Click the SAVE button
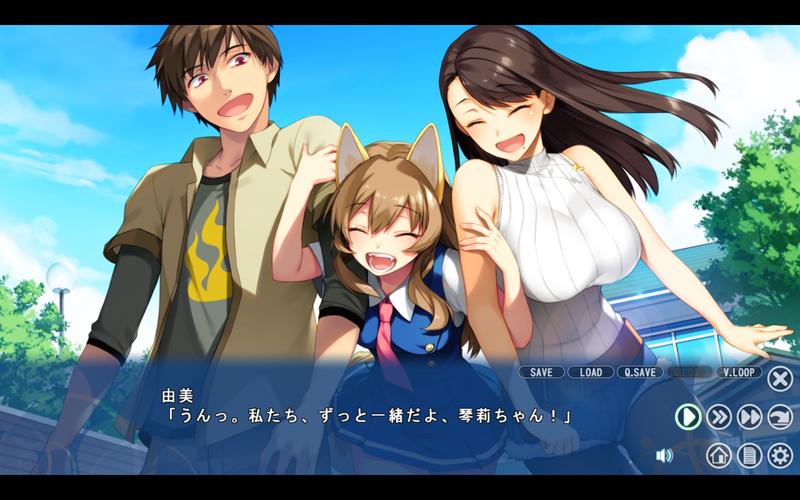Viewport: 800px width, 500px height. point(541,372)
